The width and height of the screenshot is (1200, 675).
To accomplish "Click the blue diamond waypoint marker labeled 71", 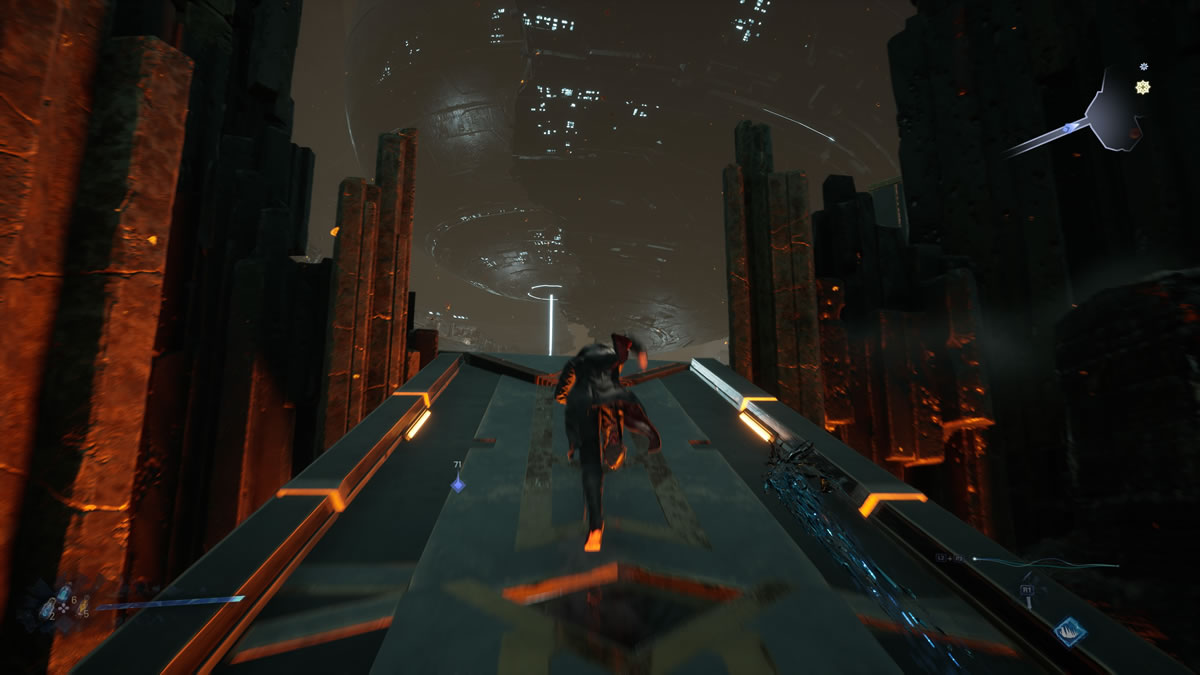I will click(457, 484).
